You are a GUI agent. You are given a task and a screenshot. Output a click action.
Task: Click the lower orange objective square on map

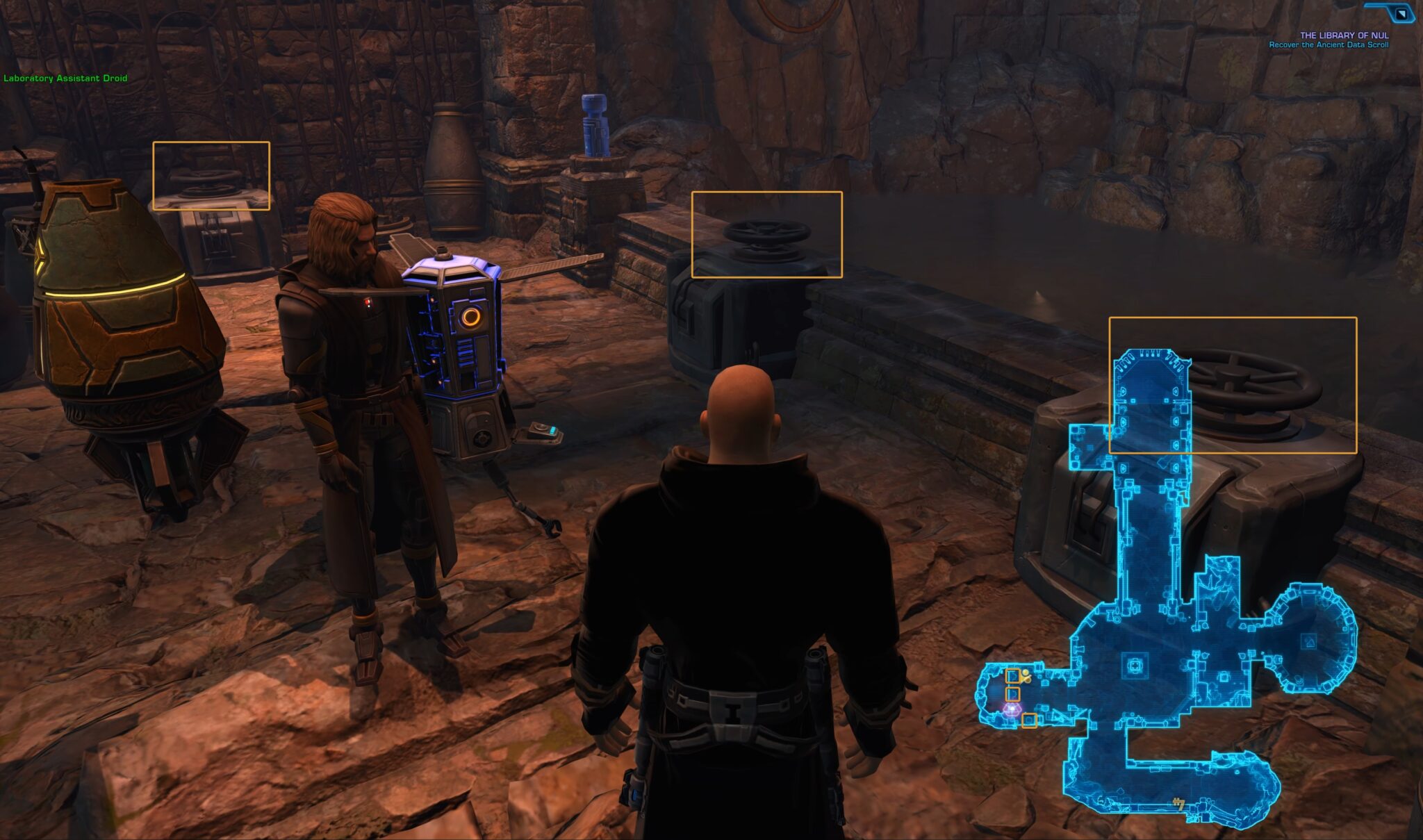pos(1030,721)
